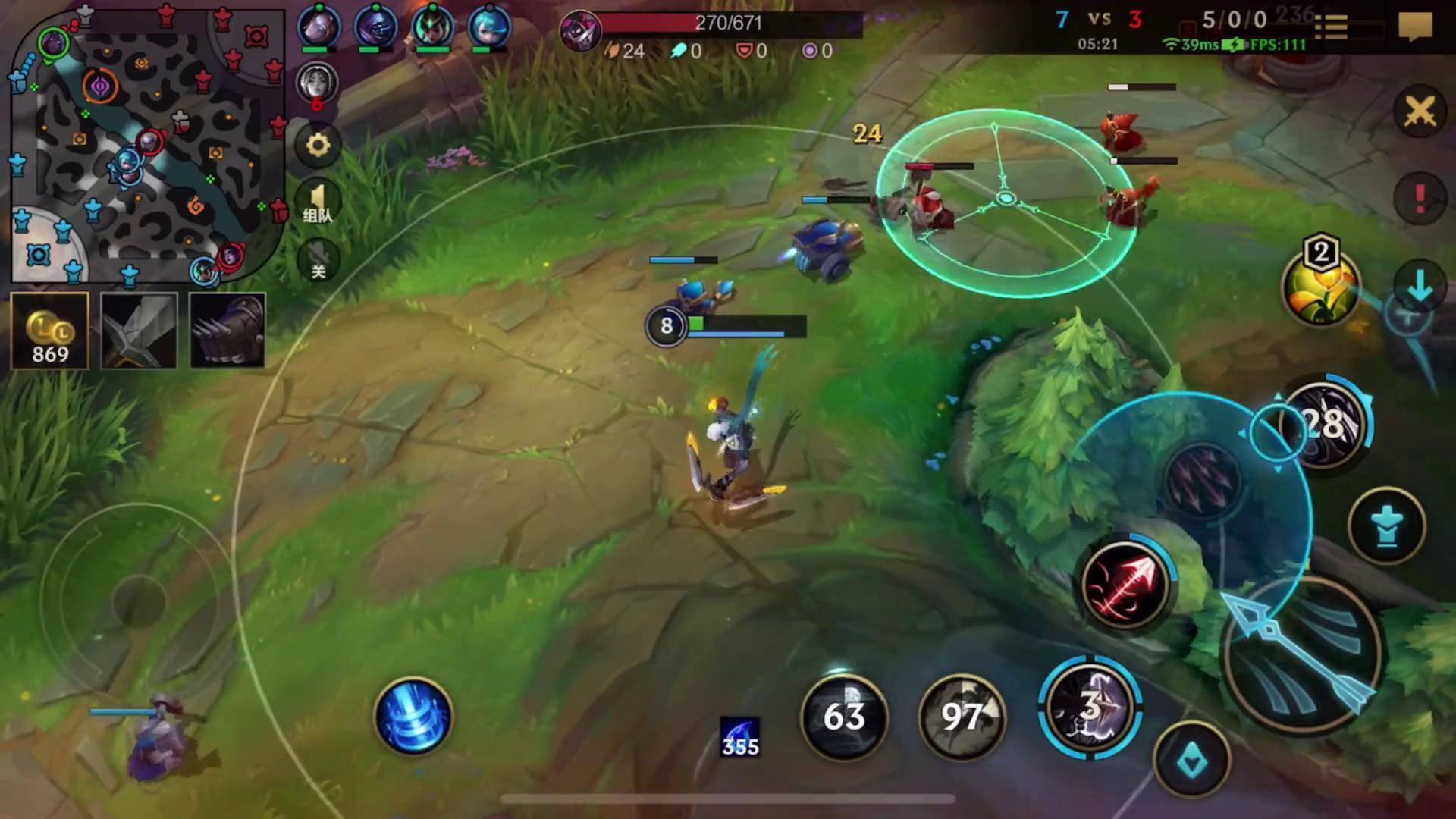The width and height of the screenshot is (1456, 819).
Task: Buy the suggested blade item
Action: [139, 331]
